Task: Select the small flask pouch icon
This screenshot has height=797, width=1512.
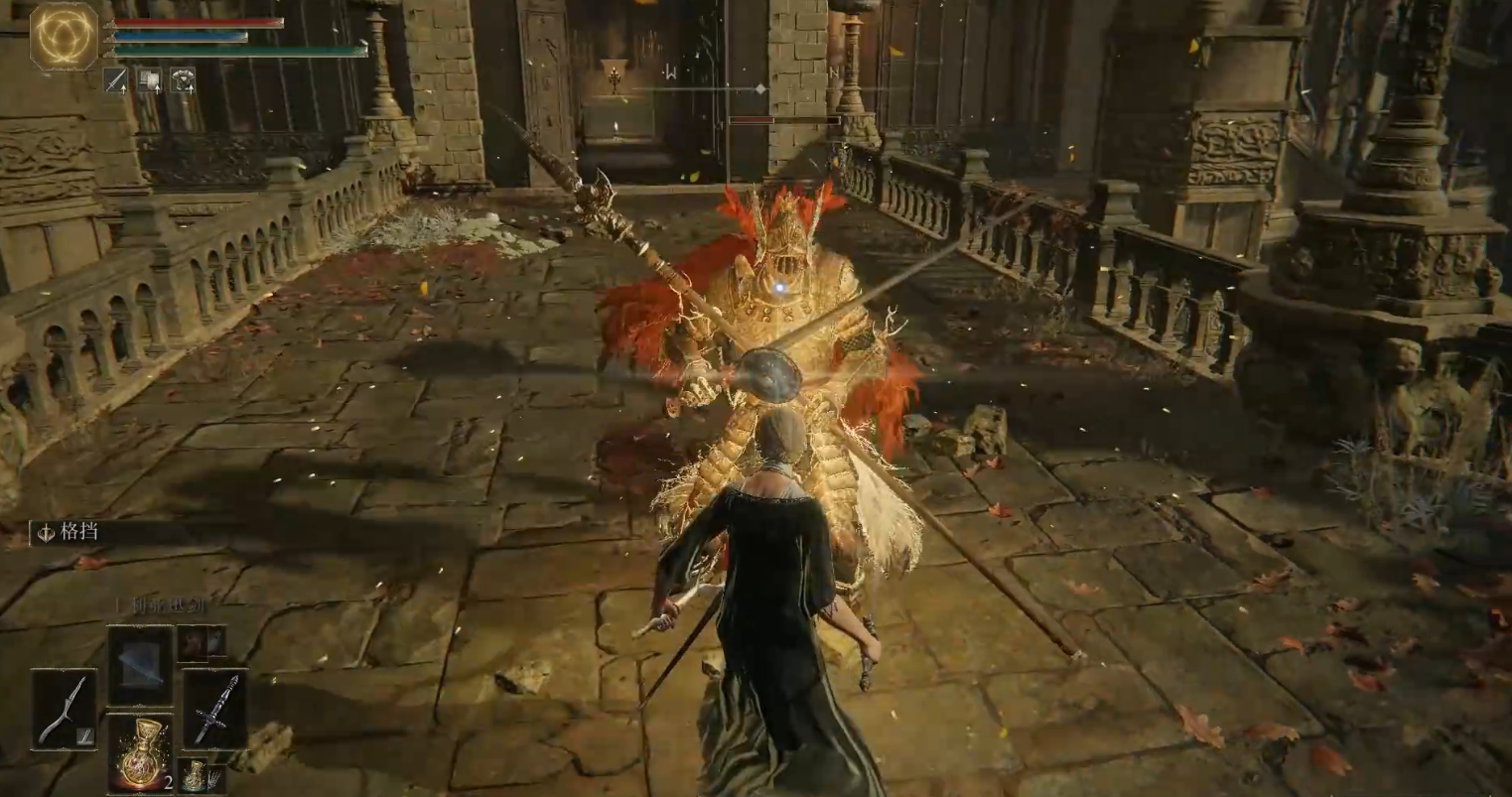Action: [198, 774]
